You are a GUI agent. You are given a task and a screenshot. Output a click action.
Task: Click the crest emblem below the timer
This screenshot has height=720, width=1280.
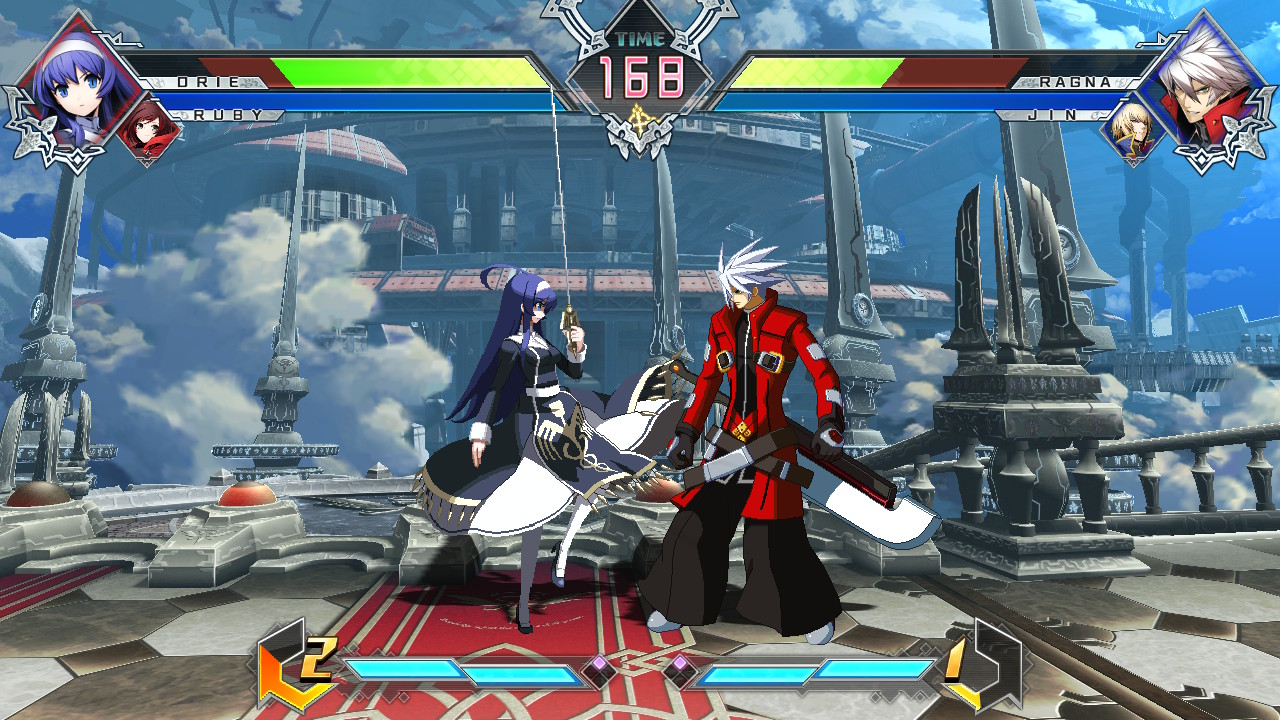click(638, 120)
